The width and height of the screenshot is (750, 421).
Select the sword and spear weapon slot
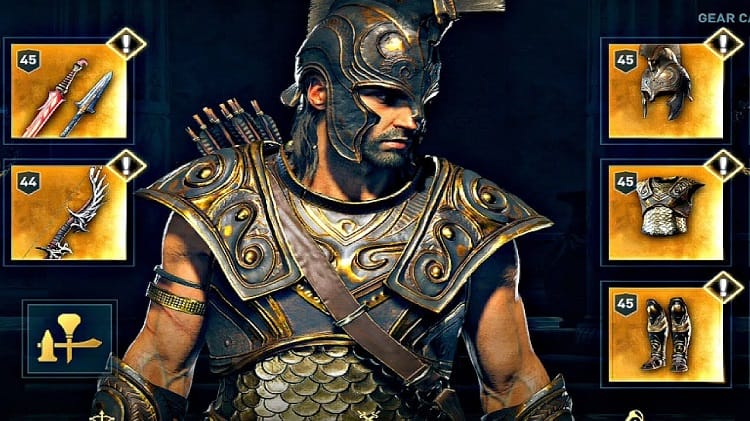tap(69, 90)
